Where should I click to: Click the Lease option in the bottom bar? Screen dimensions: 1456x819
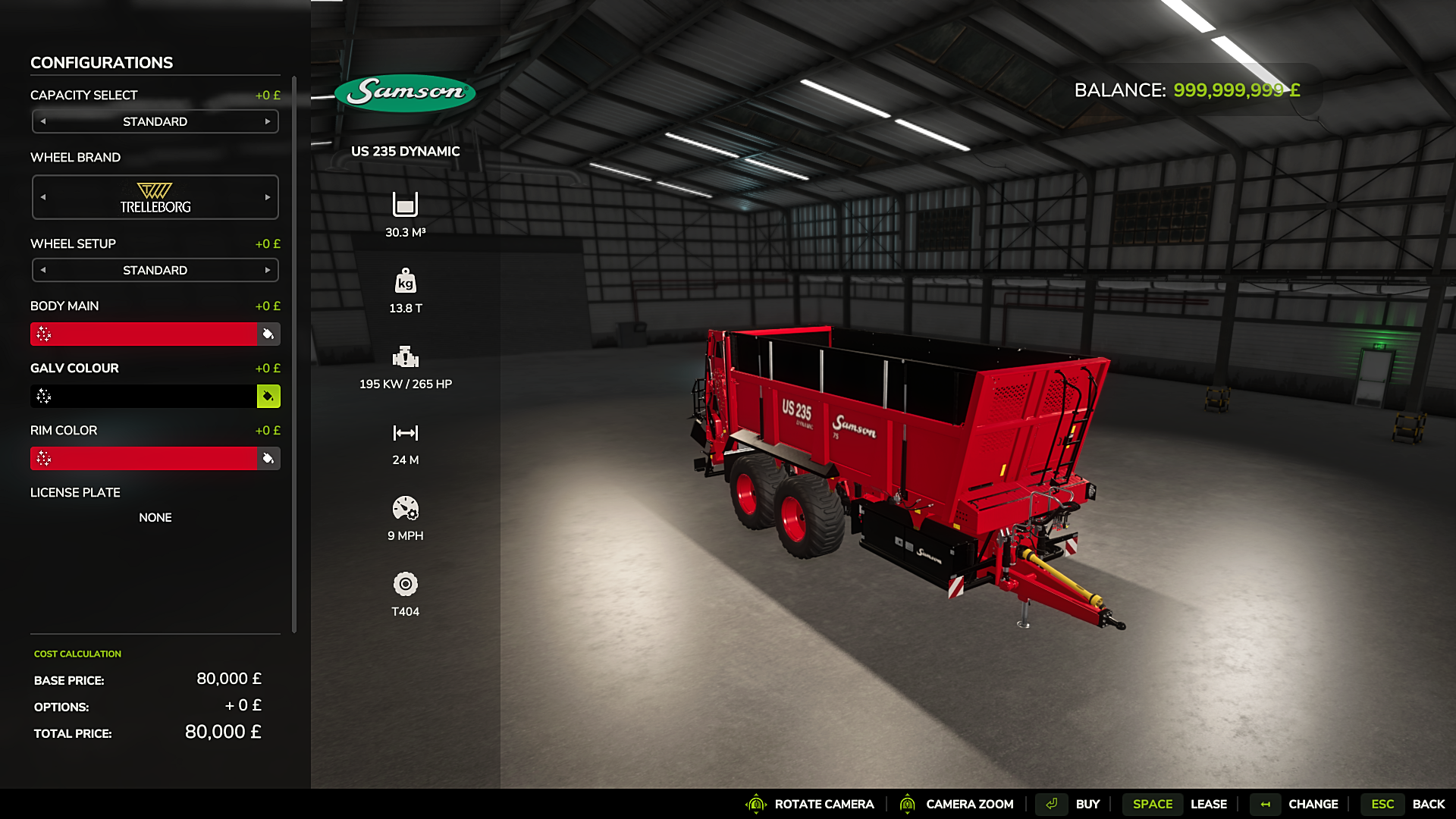1209,804
